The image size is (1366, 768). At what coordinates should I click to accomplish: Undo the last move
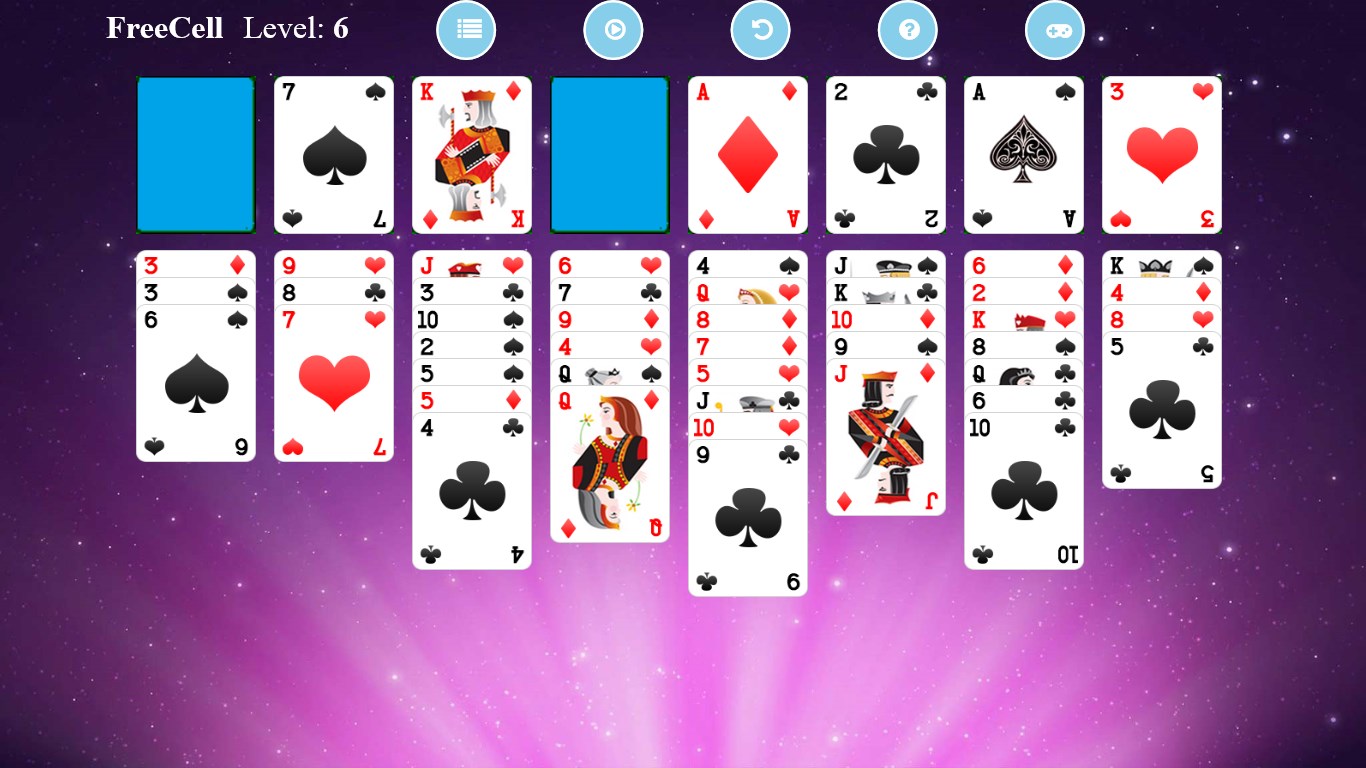pyautogui.click(x=761, y=30)
